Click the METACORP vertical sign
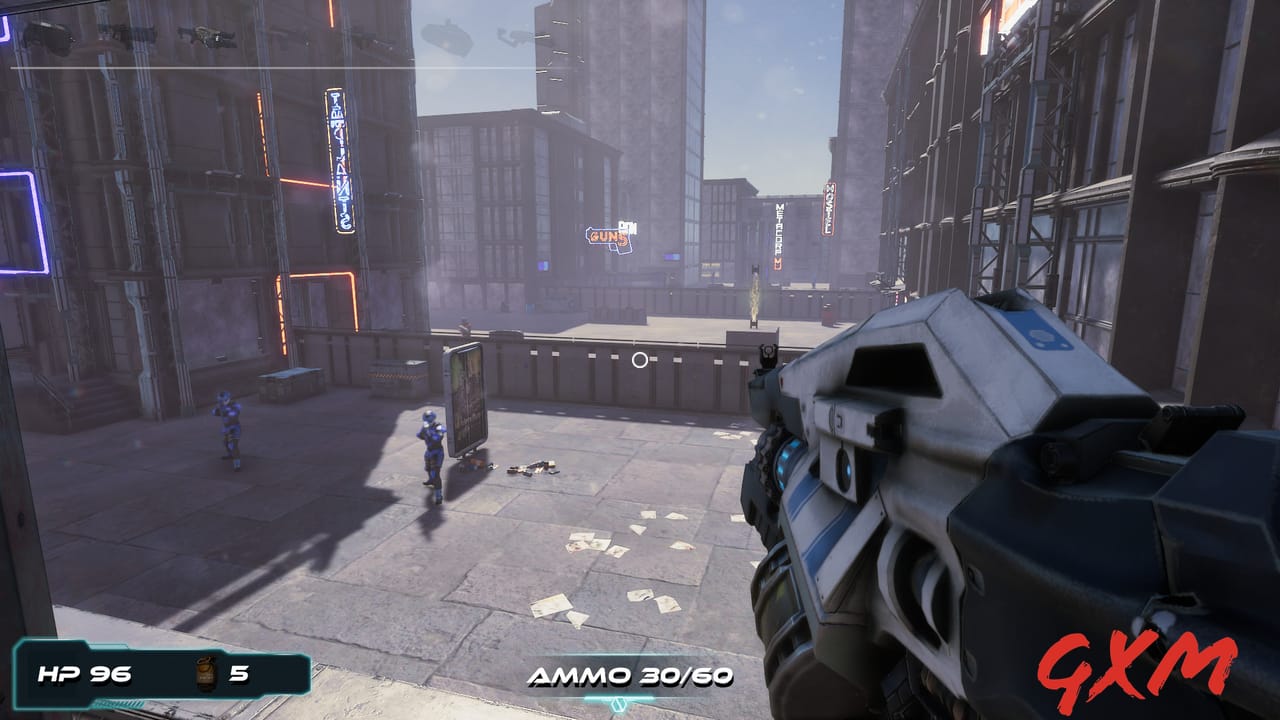This screenshot has width=1280, height=720. pyautogui.click(x=779, y=231)
